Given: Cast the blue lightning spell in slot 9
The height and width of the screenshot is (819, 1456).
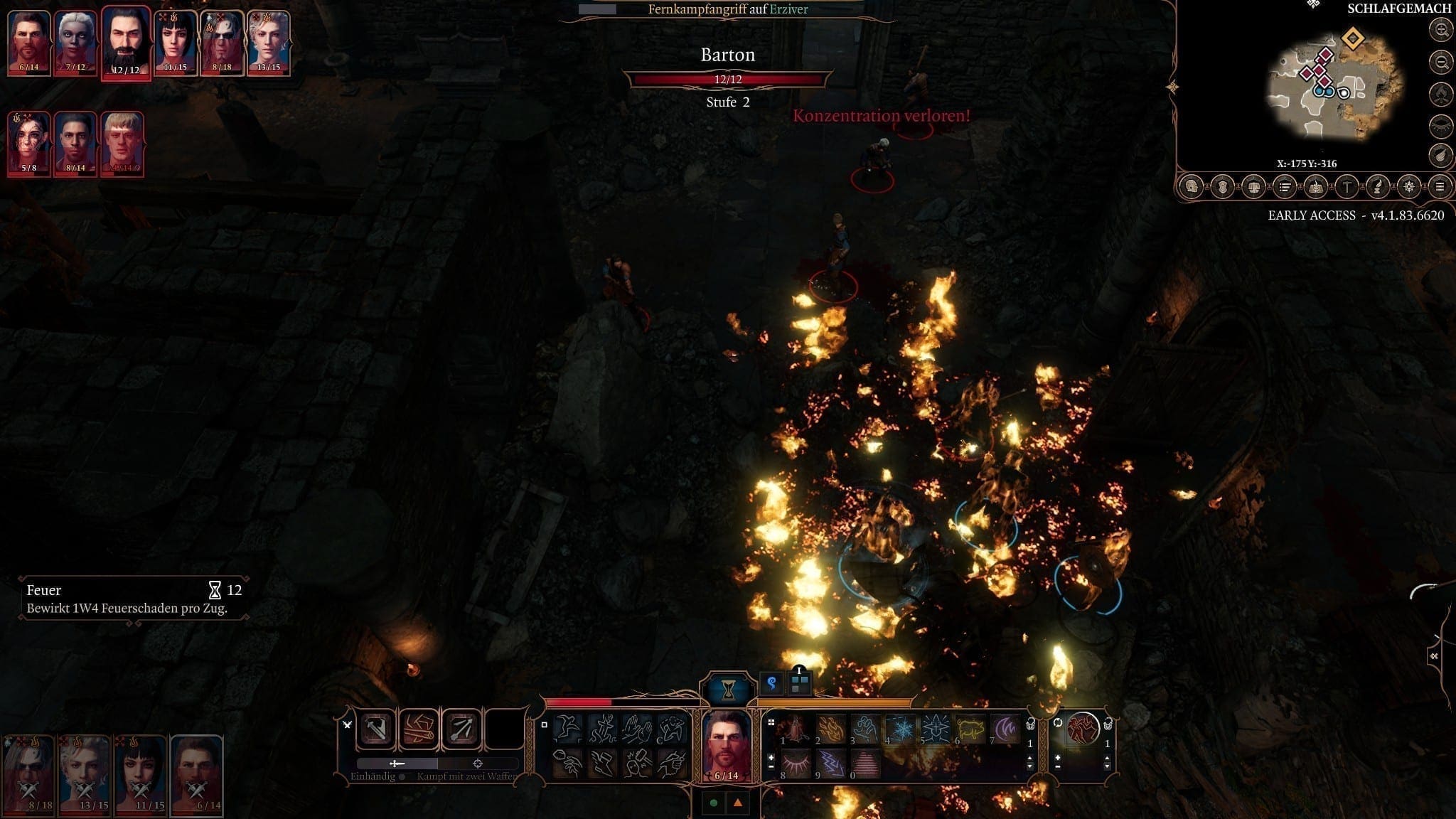Looking at the screenshot, I should (830, 765).
